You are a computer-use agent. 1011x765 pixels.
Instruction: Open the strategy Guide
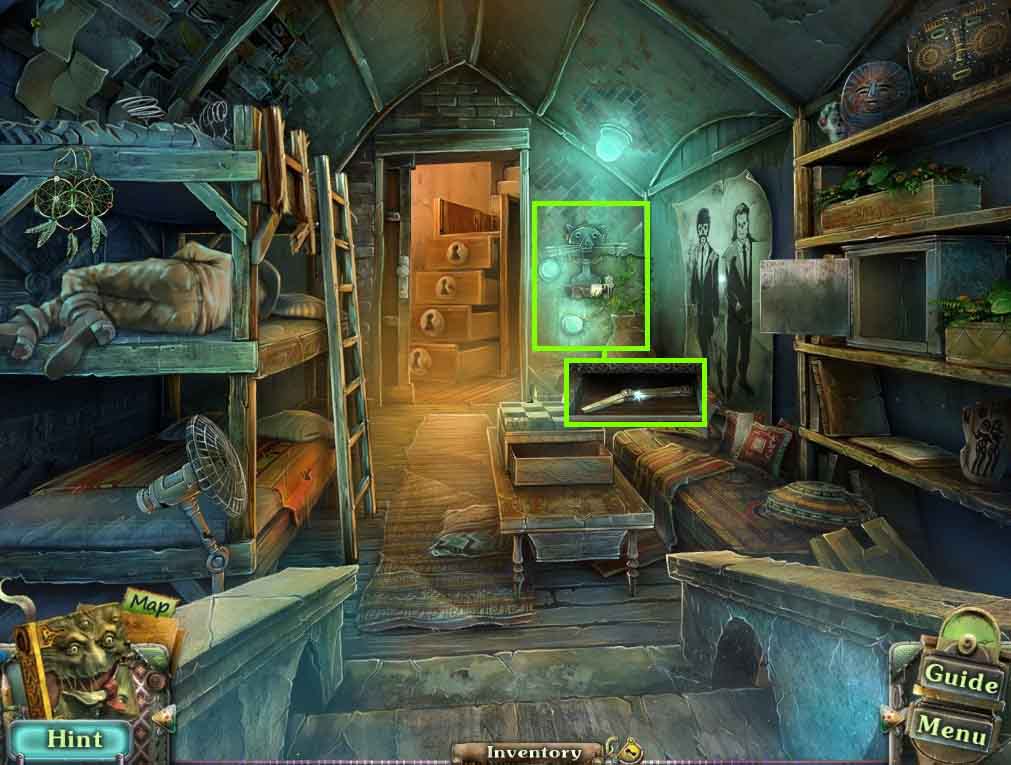[x=960, y=677]
